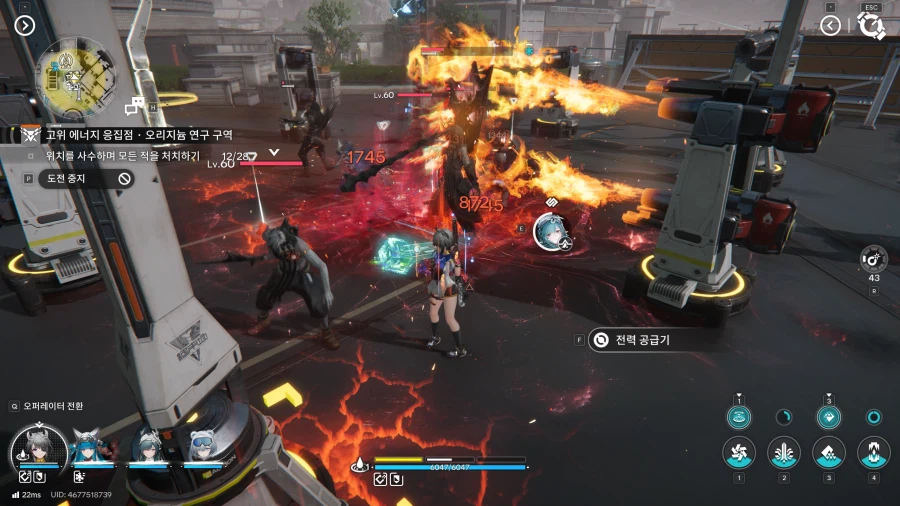Use the 전력 공급기 interact prompt
The width and height of the screenshot is (900, 506).
(x=642, y=339)
